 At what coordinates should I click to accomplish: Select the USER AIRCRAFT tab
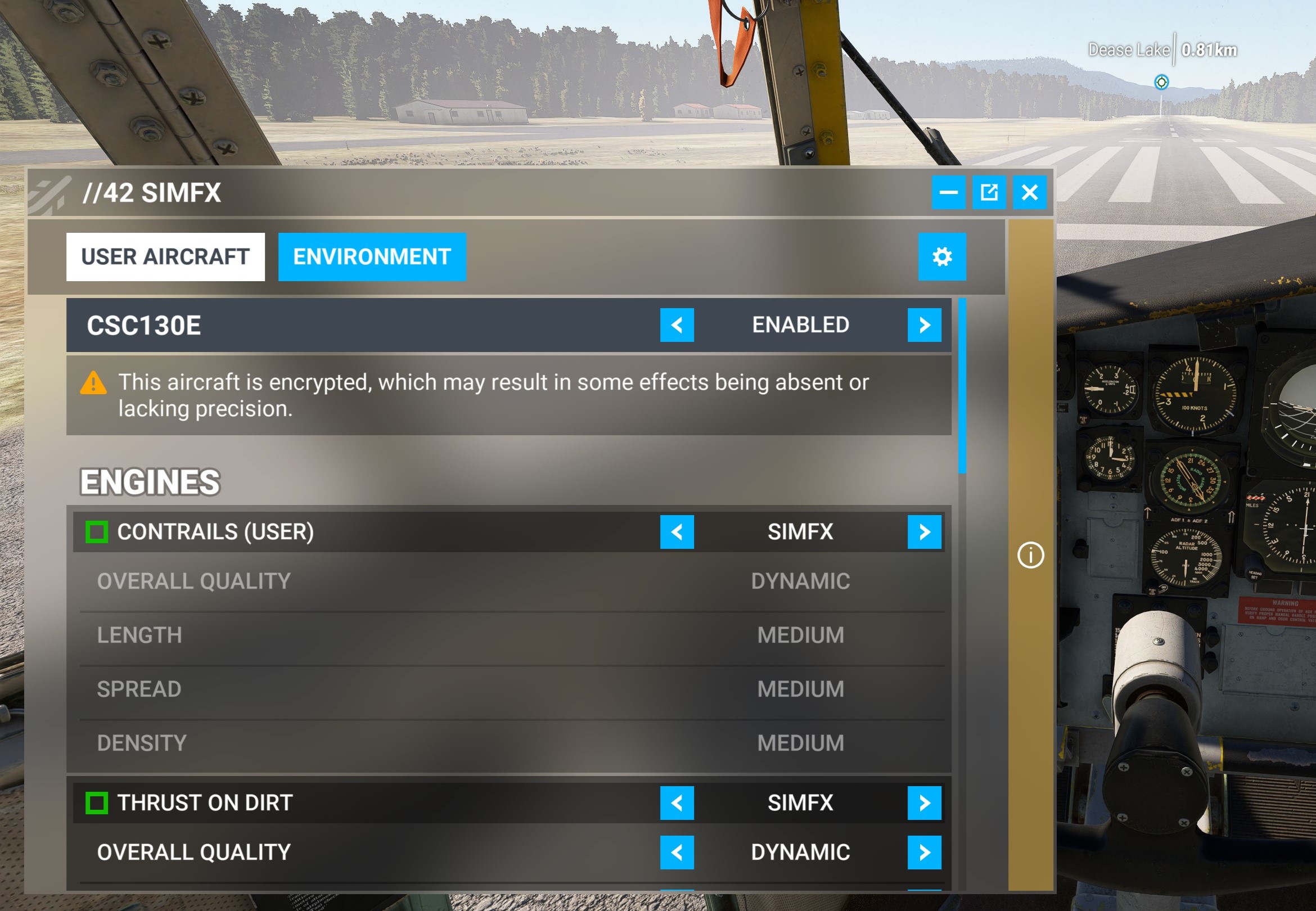pyautogui.click(x=165, y=256)
